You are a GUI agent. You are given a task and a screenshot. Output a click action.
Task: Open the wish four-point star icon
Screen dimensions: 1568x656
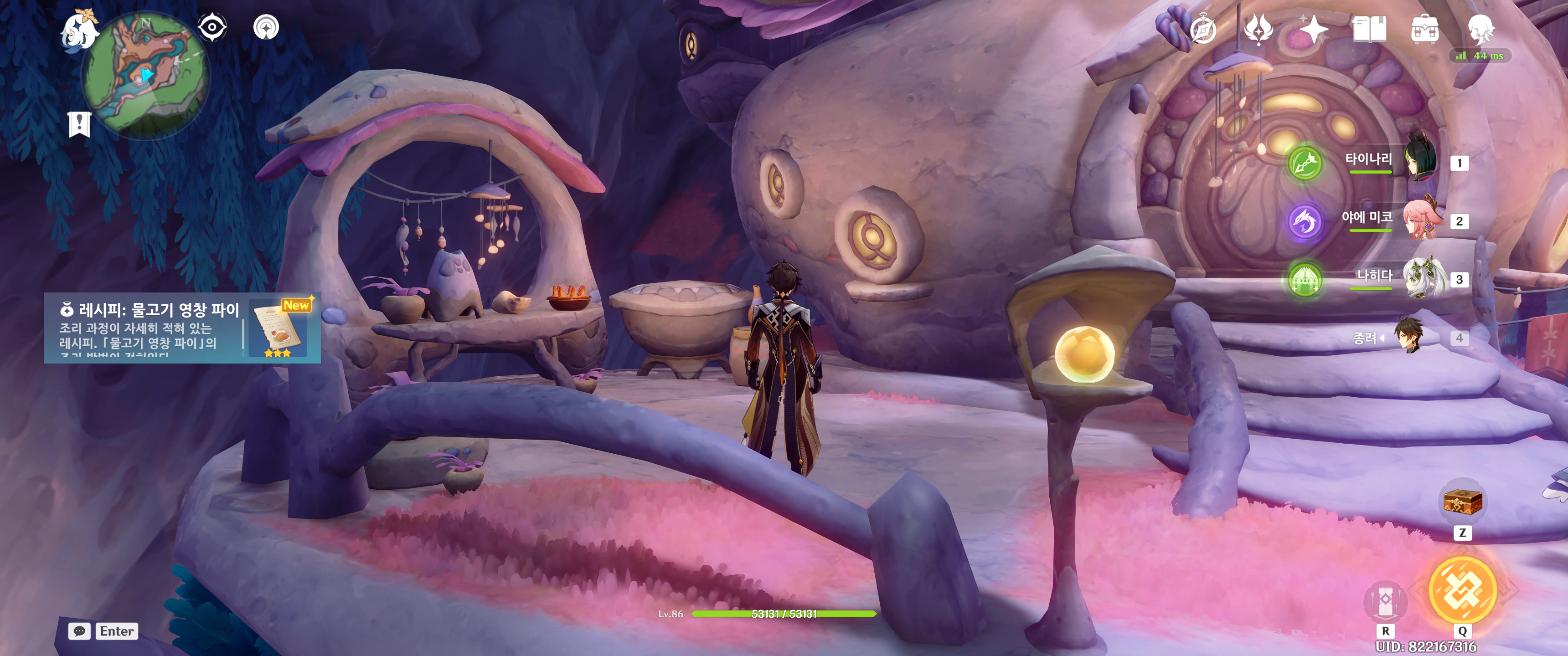pos(1313,29)
